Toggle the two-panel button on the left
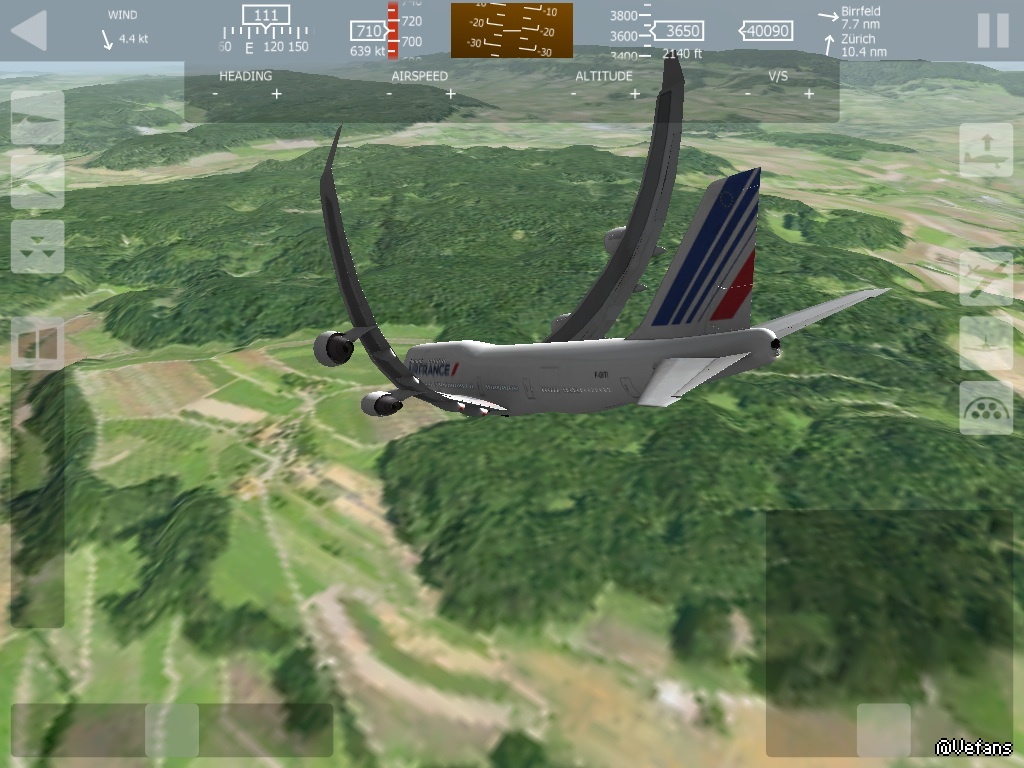 tap(38, 344)
